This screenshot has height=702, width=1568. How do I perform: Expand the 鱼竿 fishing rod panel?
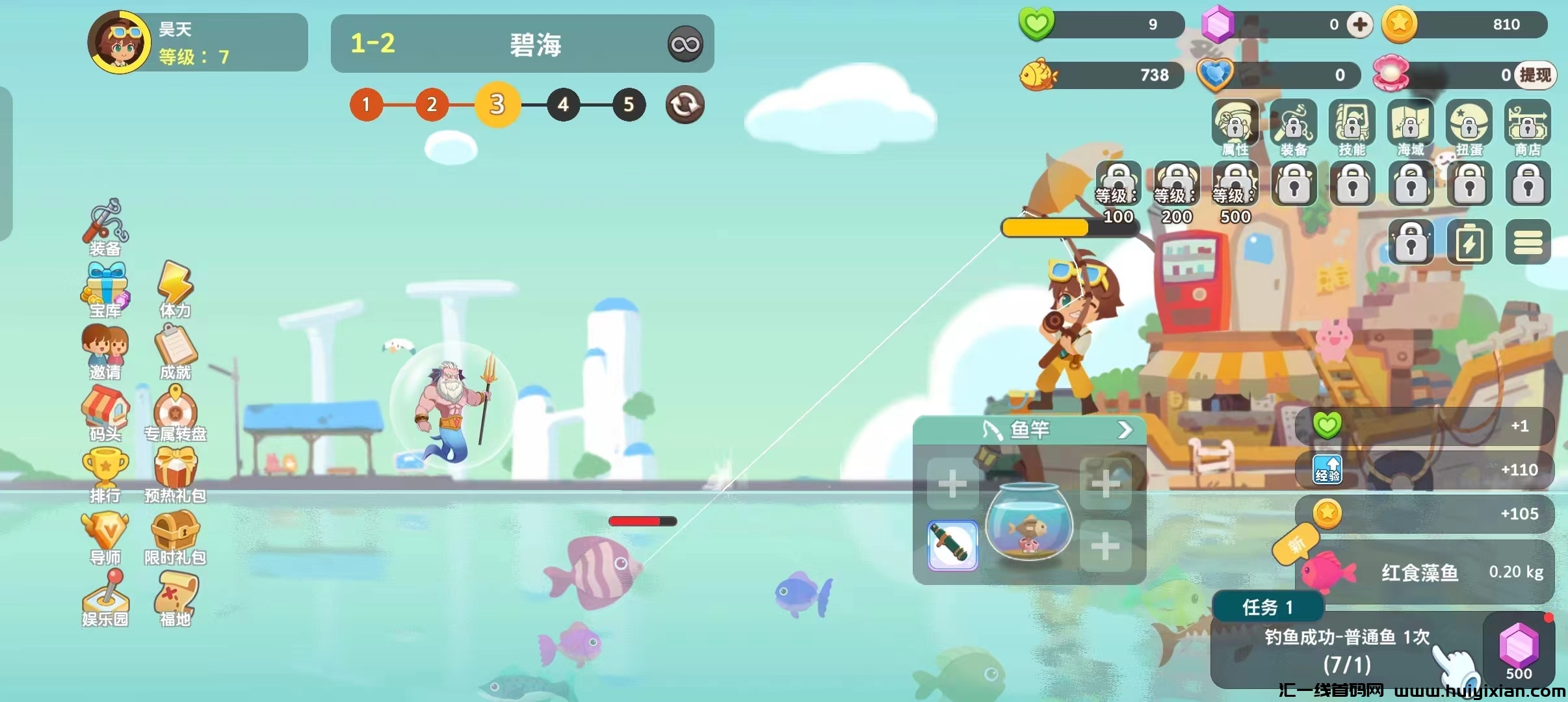[x=1125, y=430]
